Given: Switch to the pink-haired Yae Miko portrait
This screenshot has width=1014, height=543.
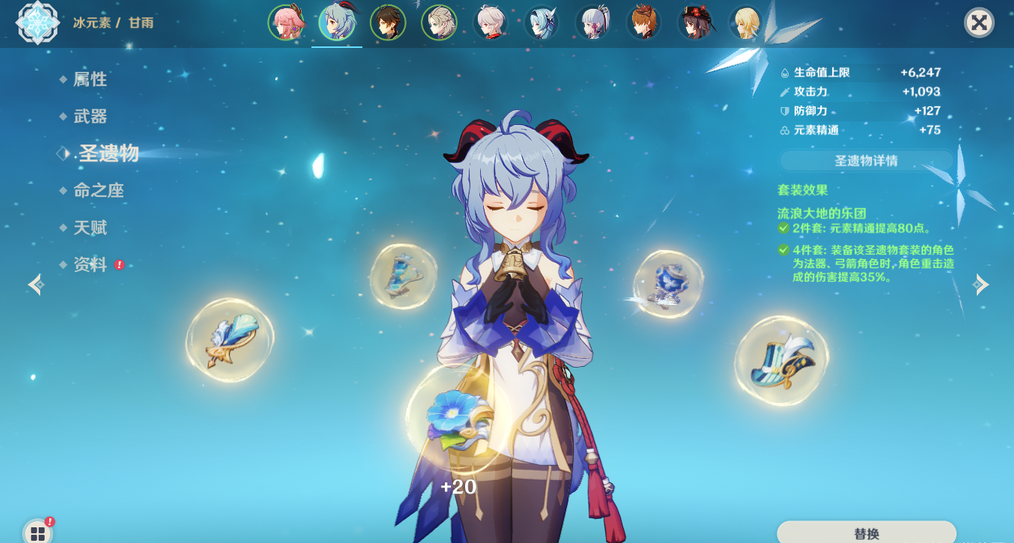Looking at the screenshot, I should coord(286,22).
